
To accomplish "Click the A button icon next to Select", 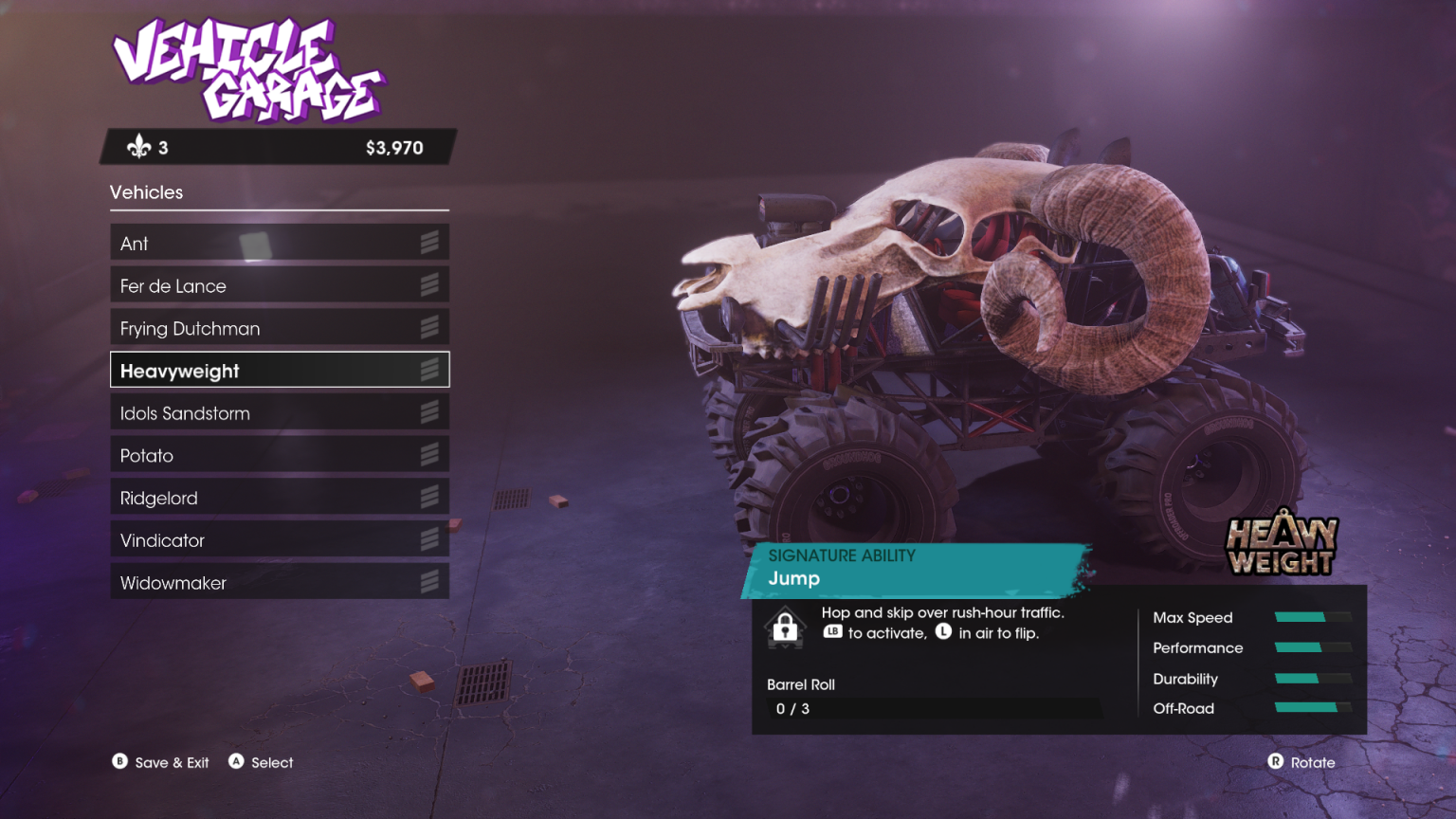I will (236, 761).
